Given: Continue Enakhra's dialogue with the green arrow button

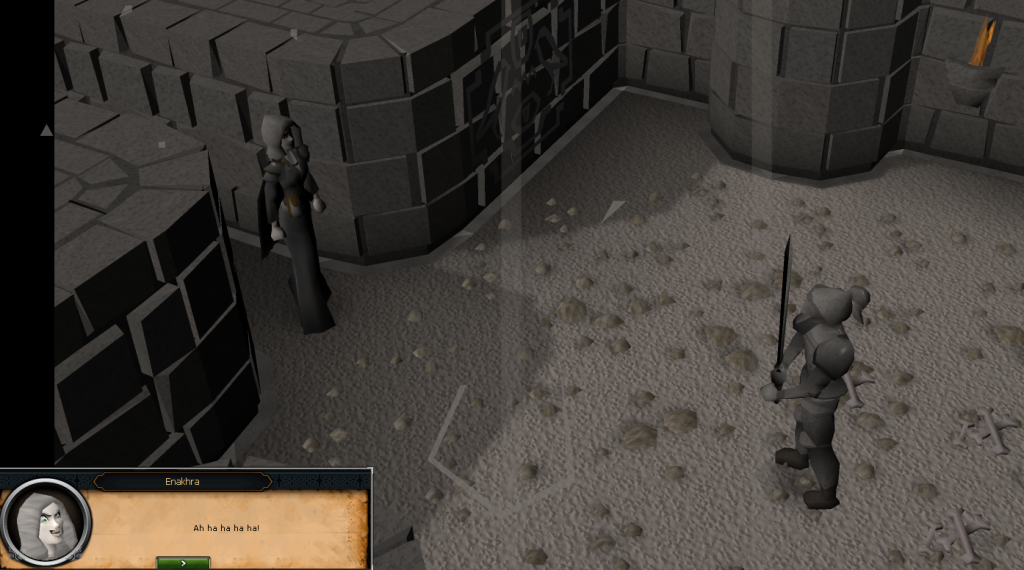Looking at the screenshot, I should pyautogui.click(x=183, y=563).
